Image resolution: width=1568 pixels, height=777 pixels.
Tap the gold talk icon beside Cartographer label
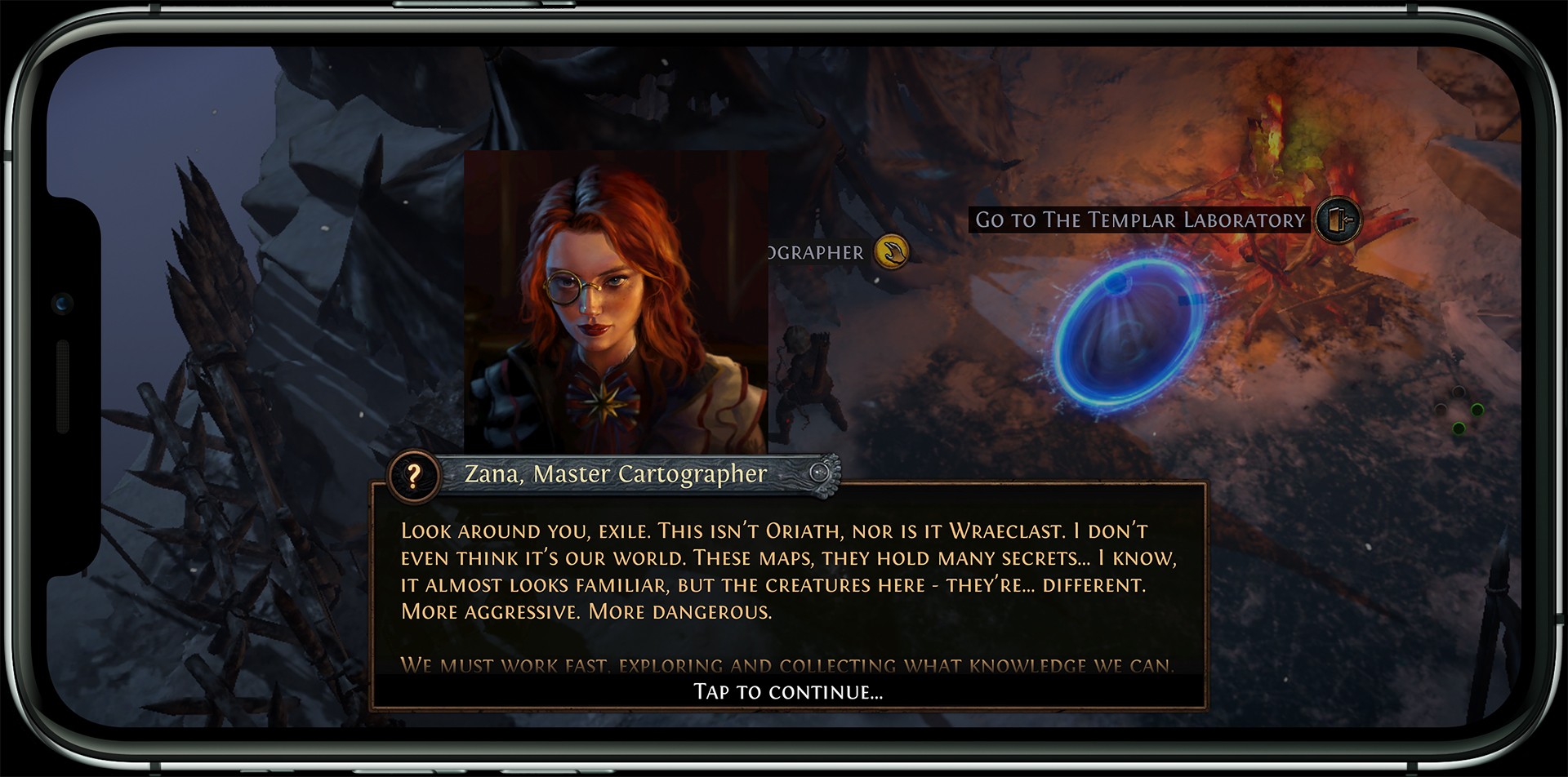click(x=892, y=252)
